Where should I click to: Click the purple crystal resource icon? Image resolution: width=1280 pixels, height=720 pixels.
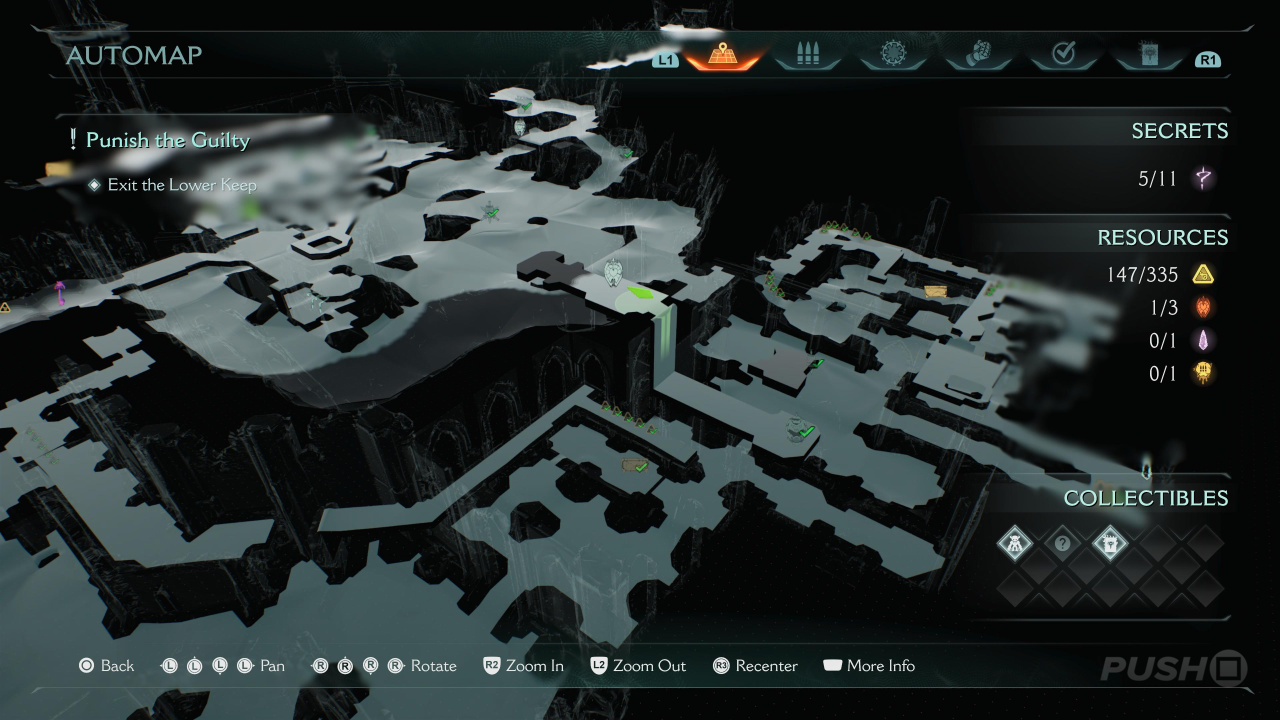click(x=1203, y=340)
